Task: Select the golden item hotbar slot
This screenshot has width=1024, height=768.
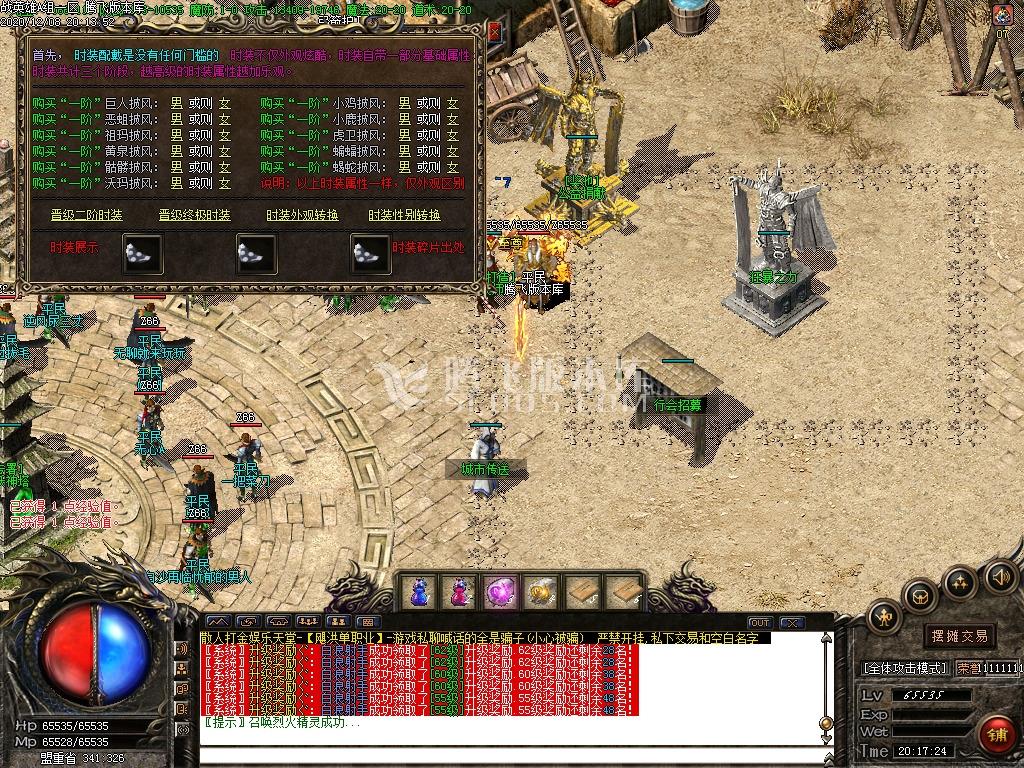Action: [x=540, y=592]
